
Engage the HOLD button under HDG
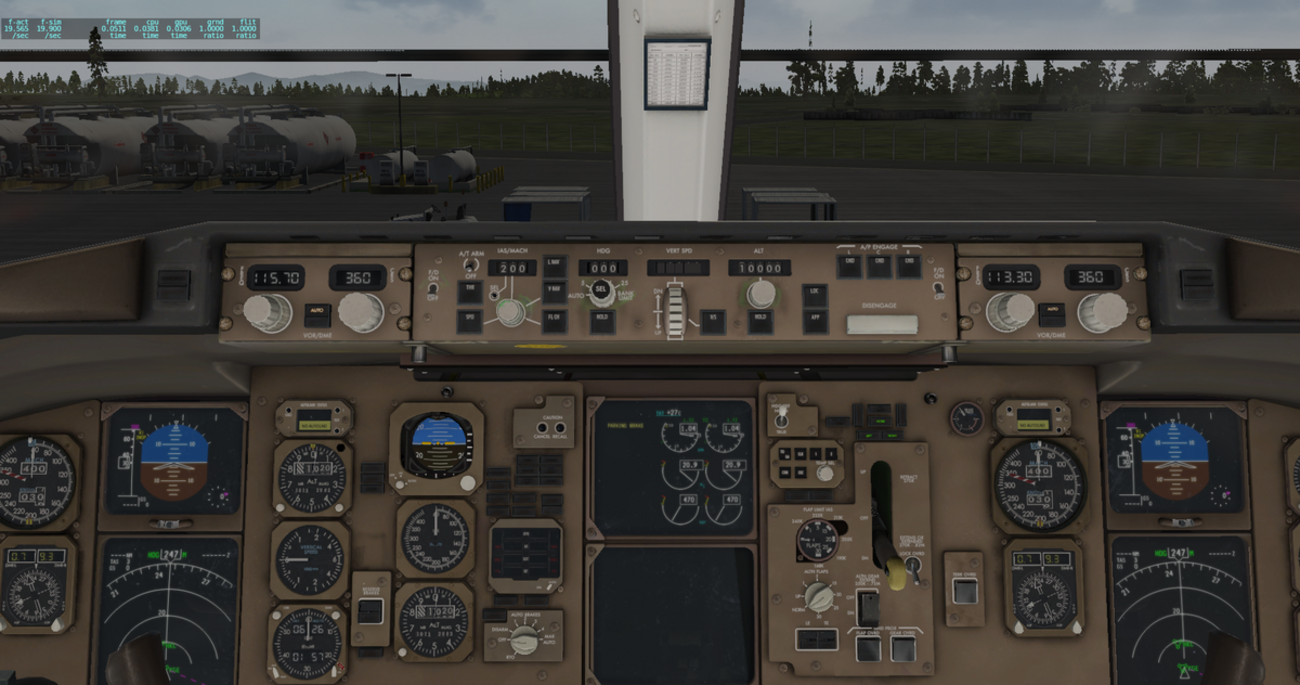tap(602, 321)
